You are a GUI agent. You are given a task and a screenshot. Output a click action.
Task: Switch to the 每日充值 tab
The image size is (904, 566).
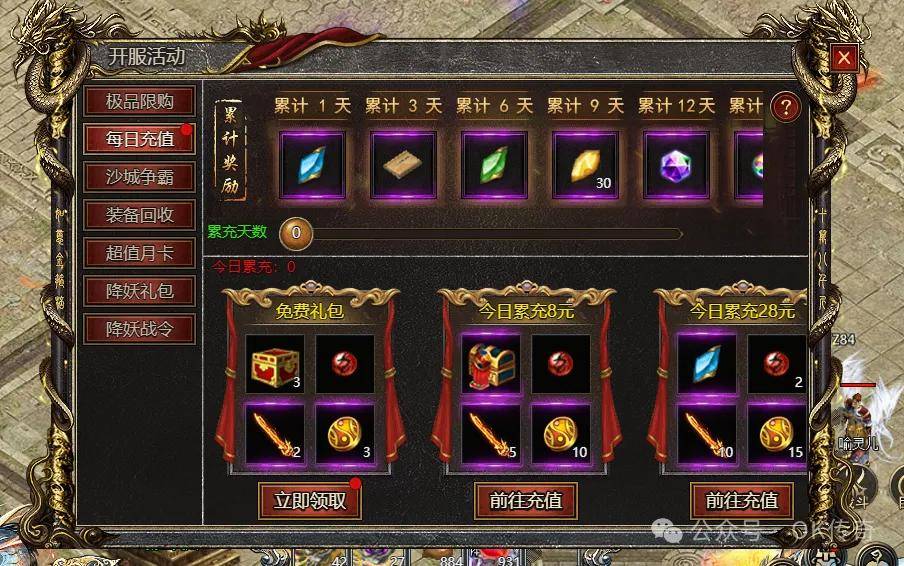pos(140,139)
